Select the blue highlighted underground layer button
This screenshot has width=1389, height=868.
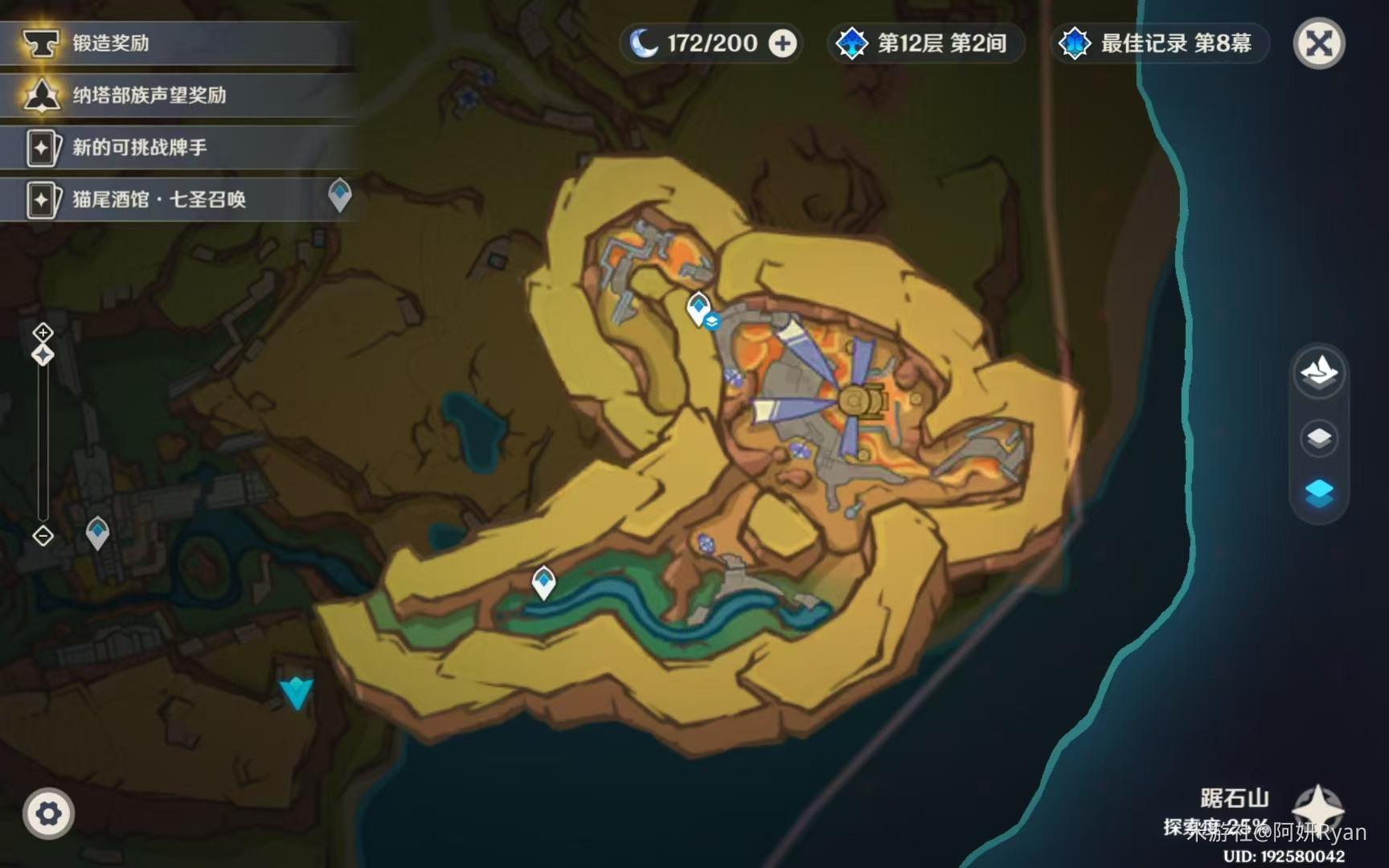point(1319,492)
